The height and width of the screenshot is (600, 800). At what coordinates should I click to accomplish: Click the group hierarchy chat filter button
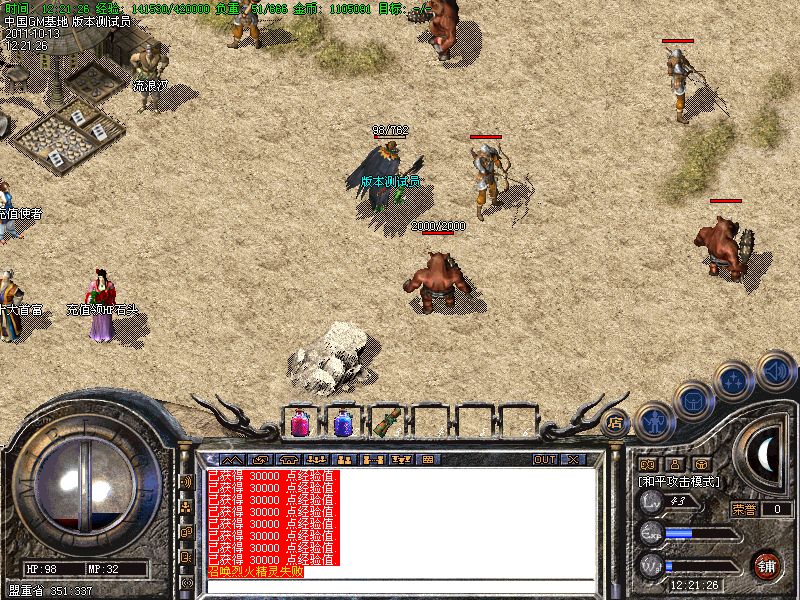[x=186, y=506]
